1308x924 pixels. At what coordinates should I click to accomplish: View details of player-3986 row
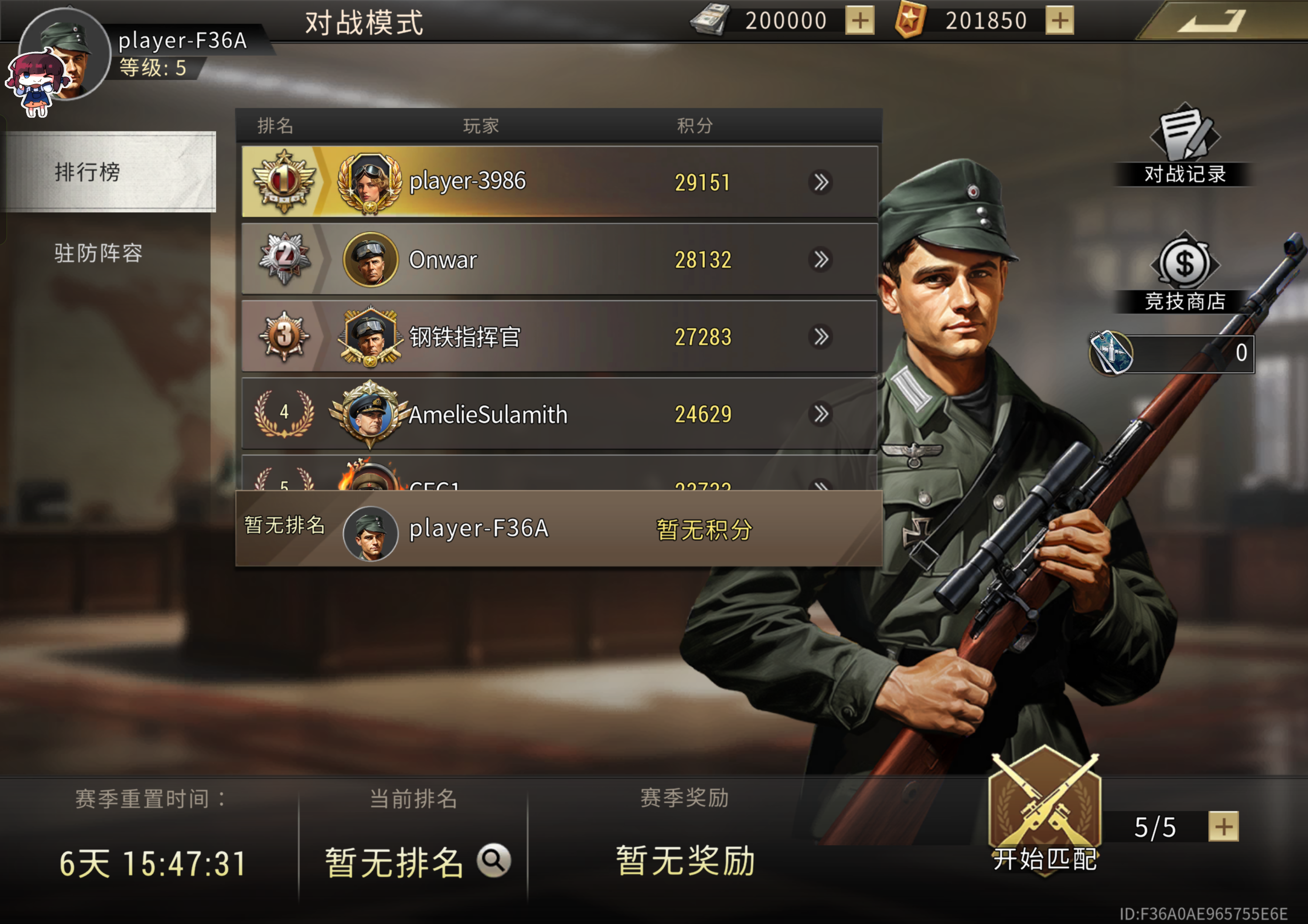(821, 182)
